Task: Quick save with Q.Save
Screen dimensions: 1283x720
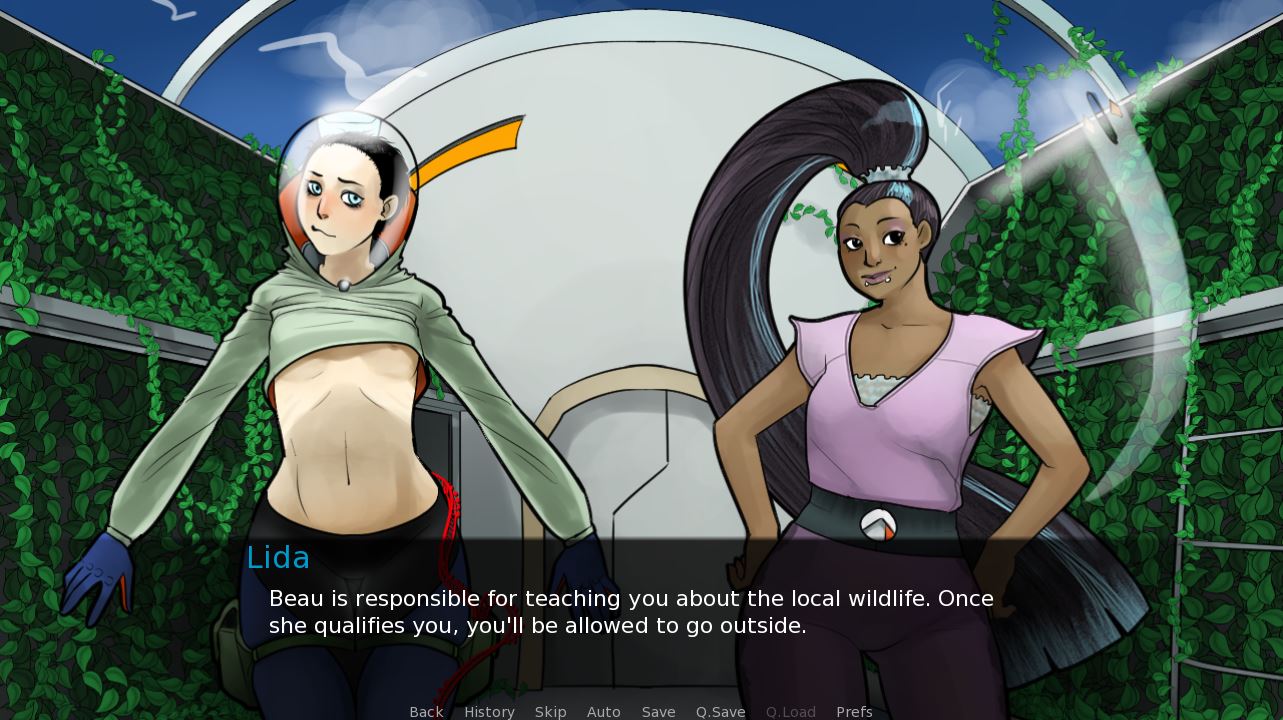Action: [720, 711]
